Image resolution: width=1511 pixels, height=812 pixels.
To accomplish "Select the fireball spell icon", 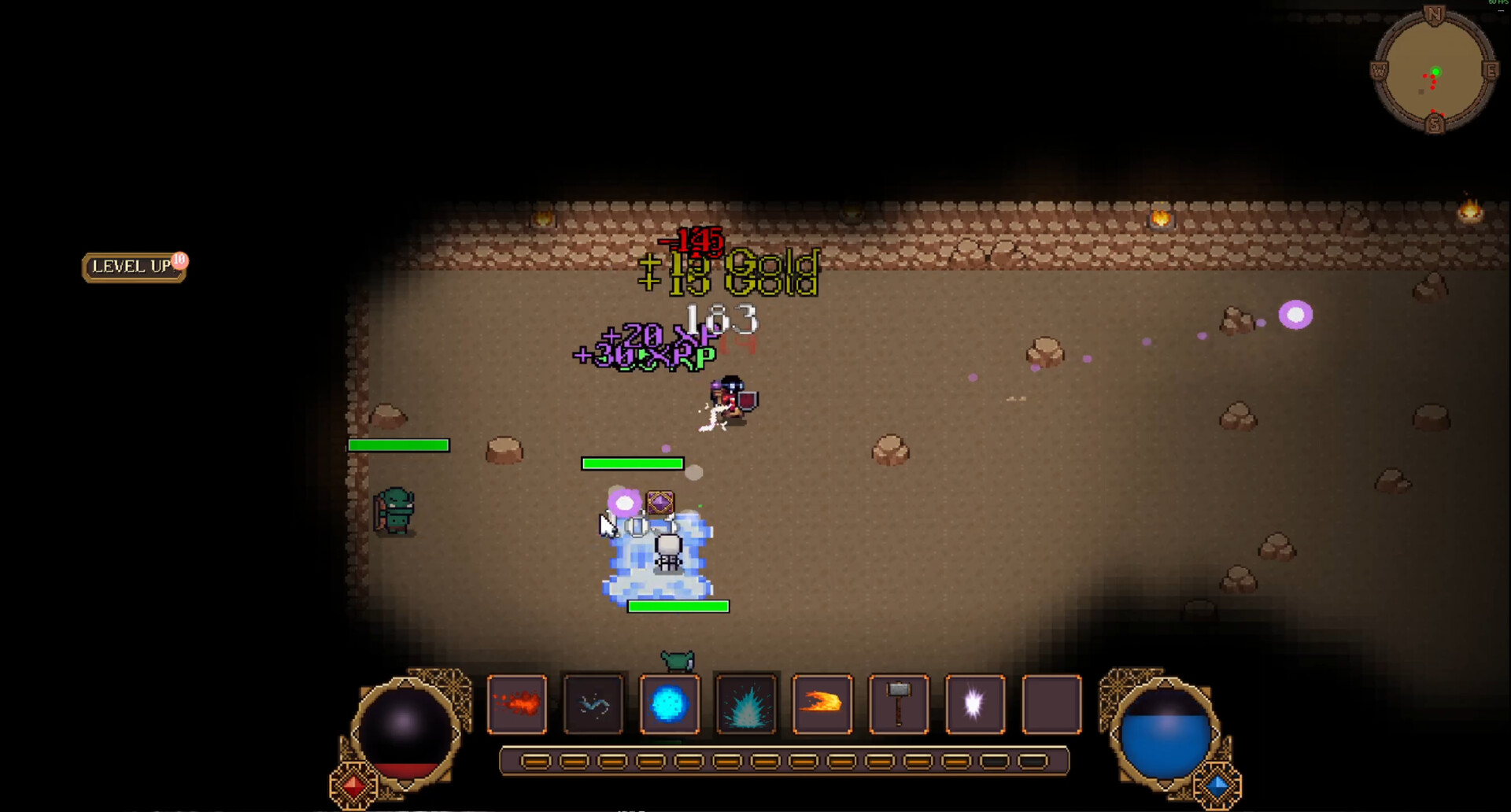I will tap(822, 704).
